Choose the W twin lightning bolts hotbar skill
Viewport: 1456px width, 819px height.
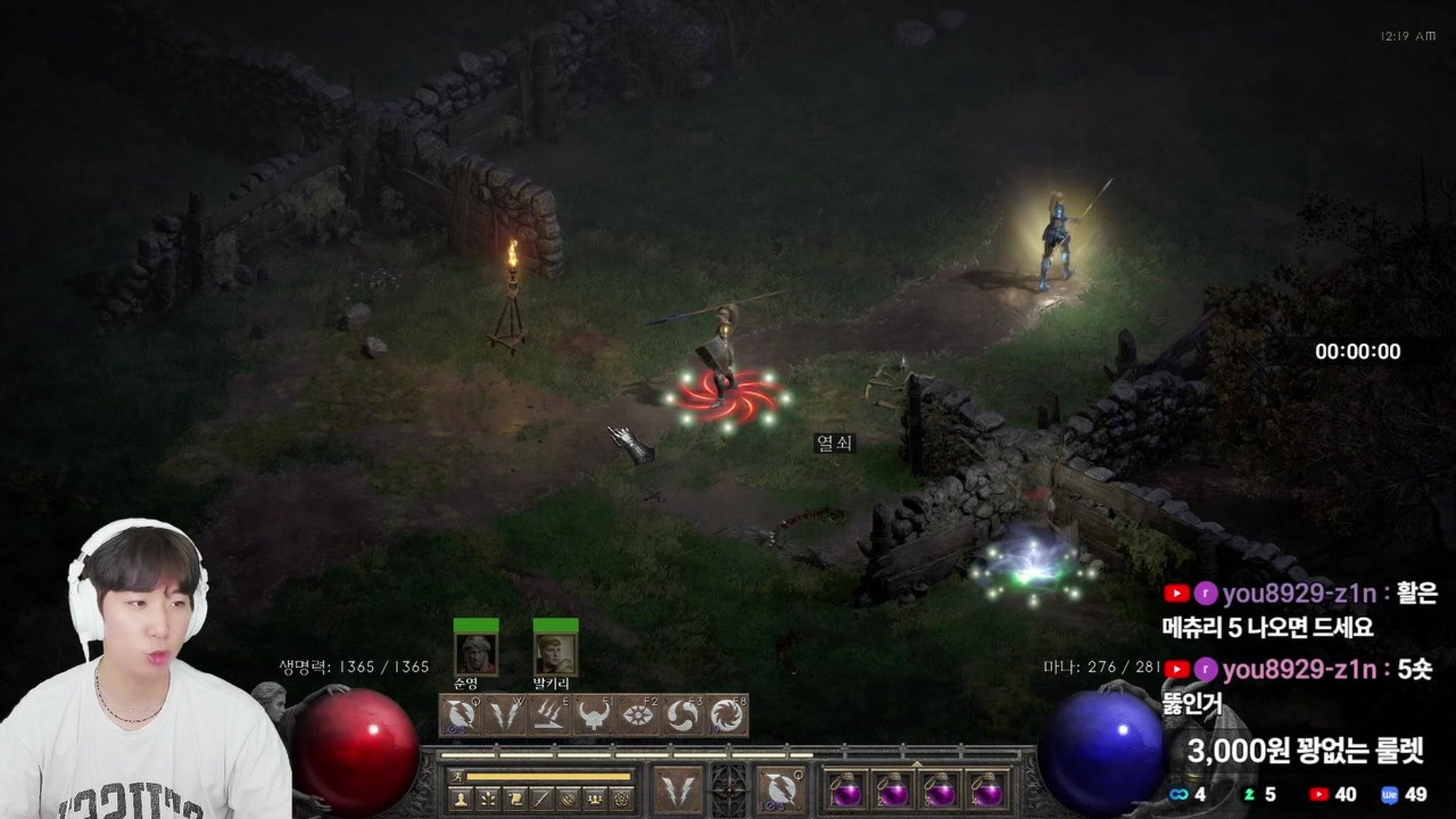(x=505, y=715)
